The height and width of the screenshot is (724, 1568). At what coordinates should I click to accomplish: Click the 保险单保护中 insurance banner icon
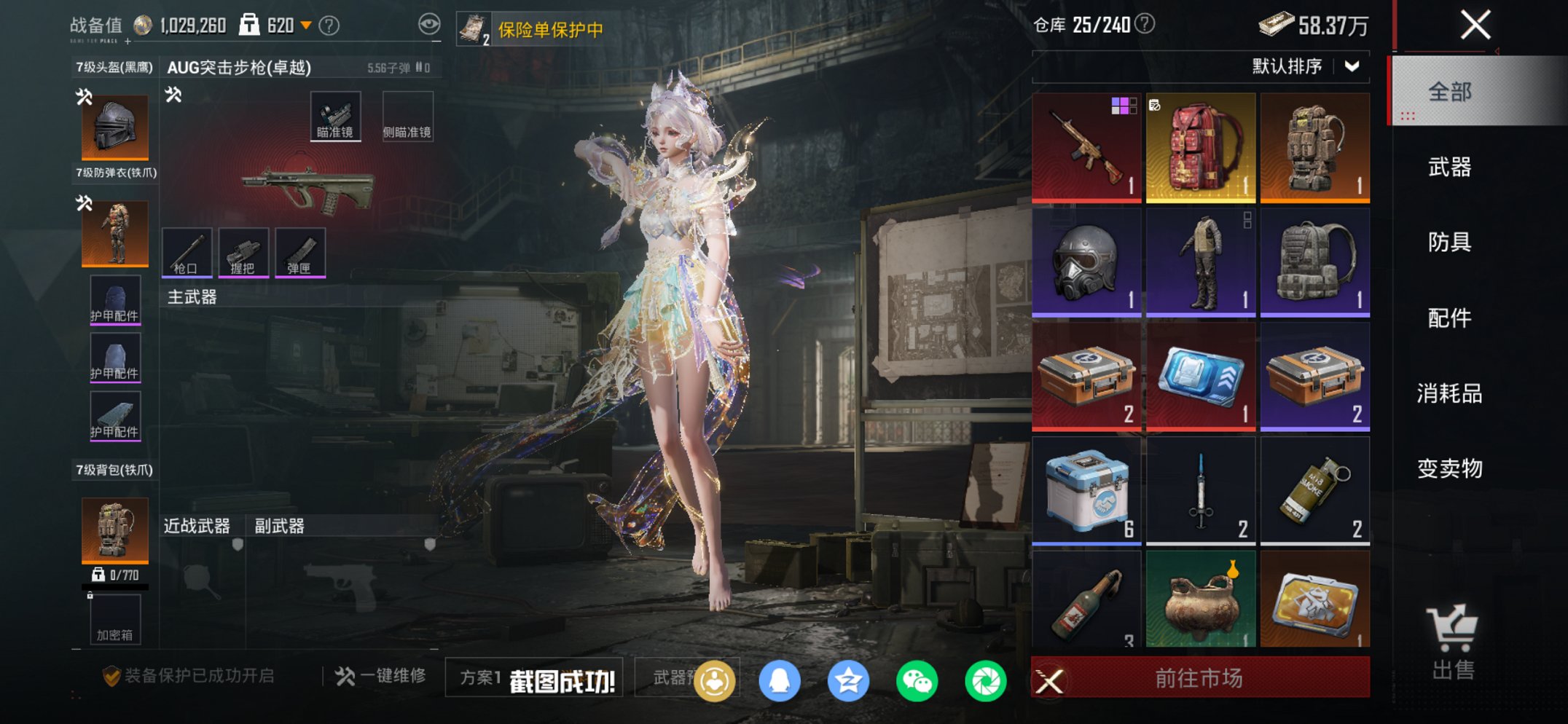pyautogui.click(x=474, y=28)
